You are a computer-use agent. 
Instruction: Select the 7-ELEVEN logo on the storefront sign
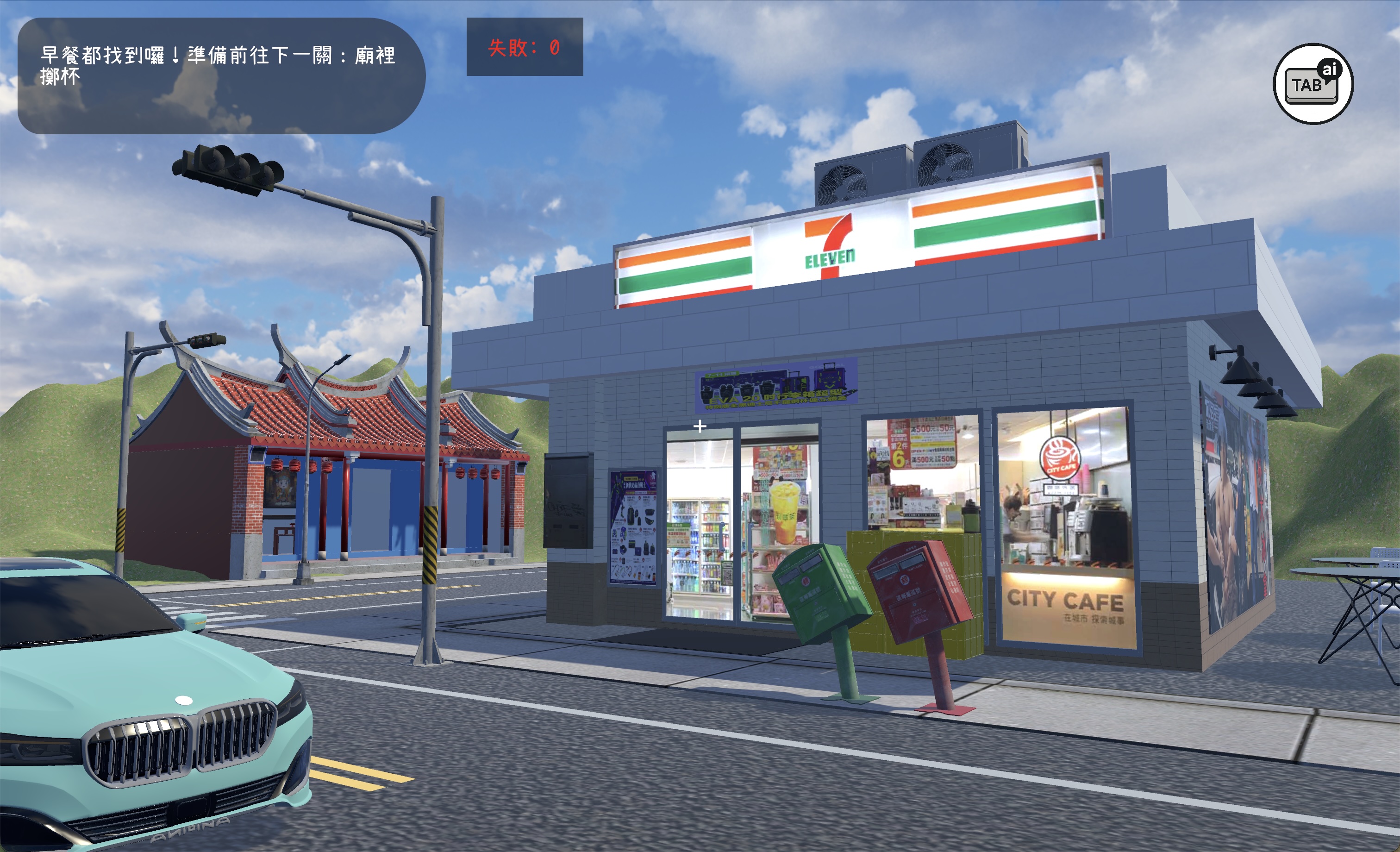tap(830, 250)
